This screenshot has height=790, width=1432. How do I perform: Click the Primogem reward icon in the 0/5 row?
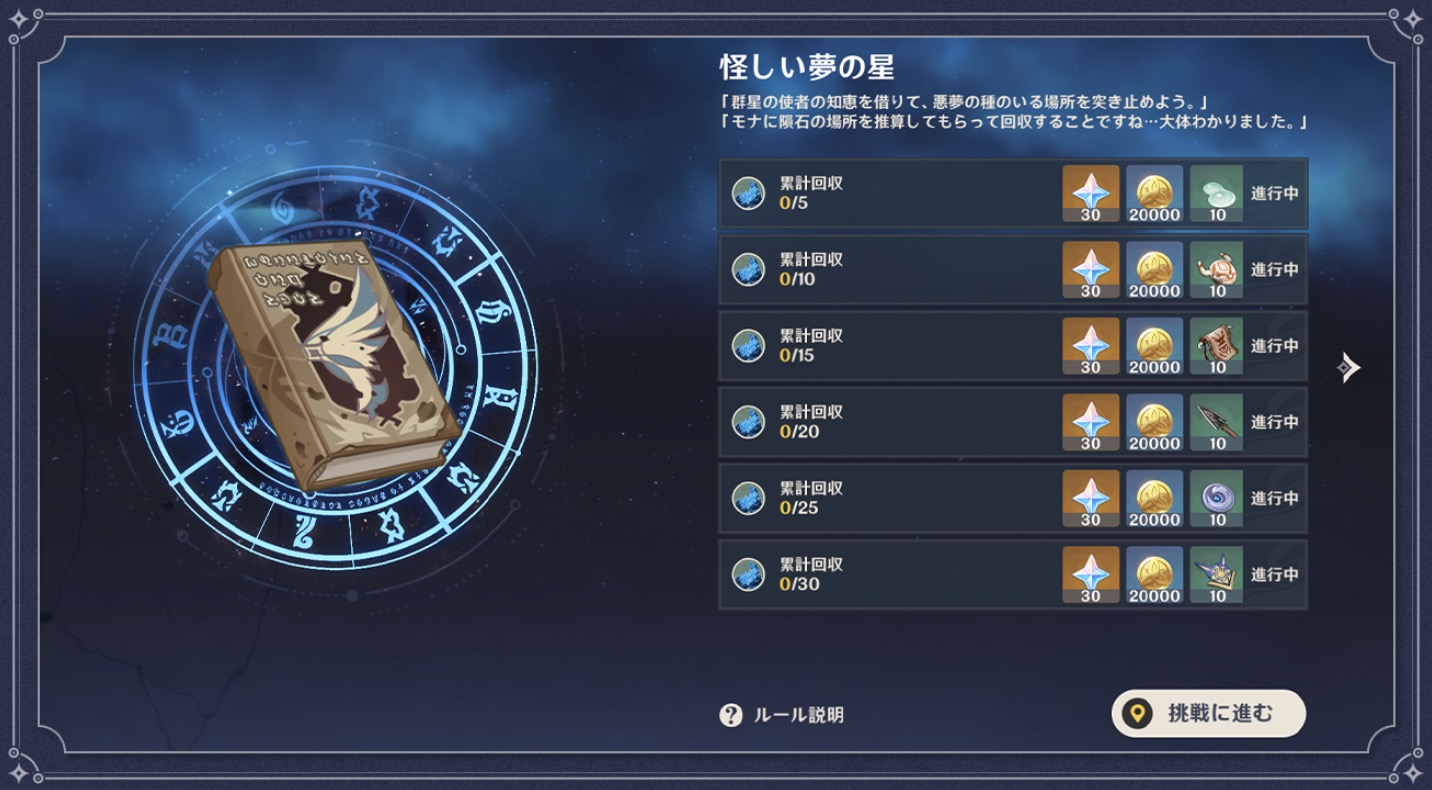point(1092,194)
